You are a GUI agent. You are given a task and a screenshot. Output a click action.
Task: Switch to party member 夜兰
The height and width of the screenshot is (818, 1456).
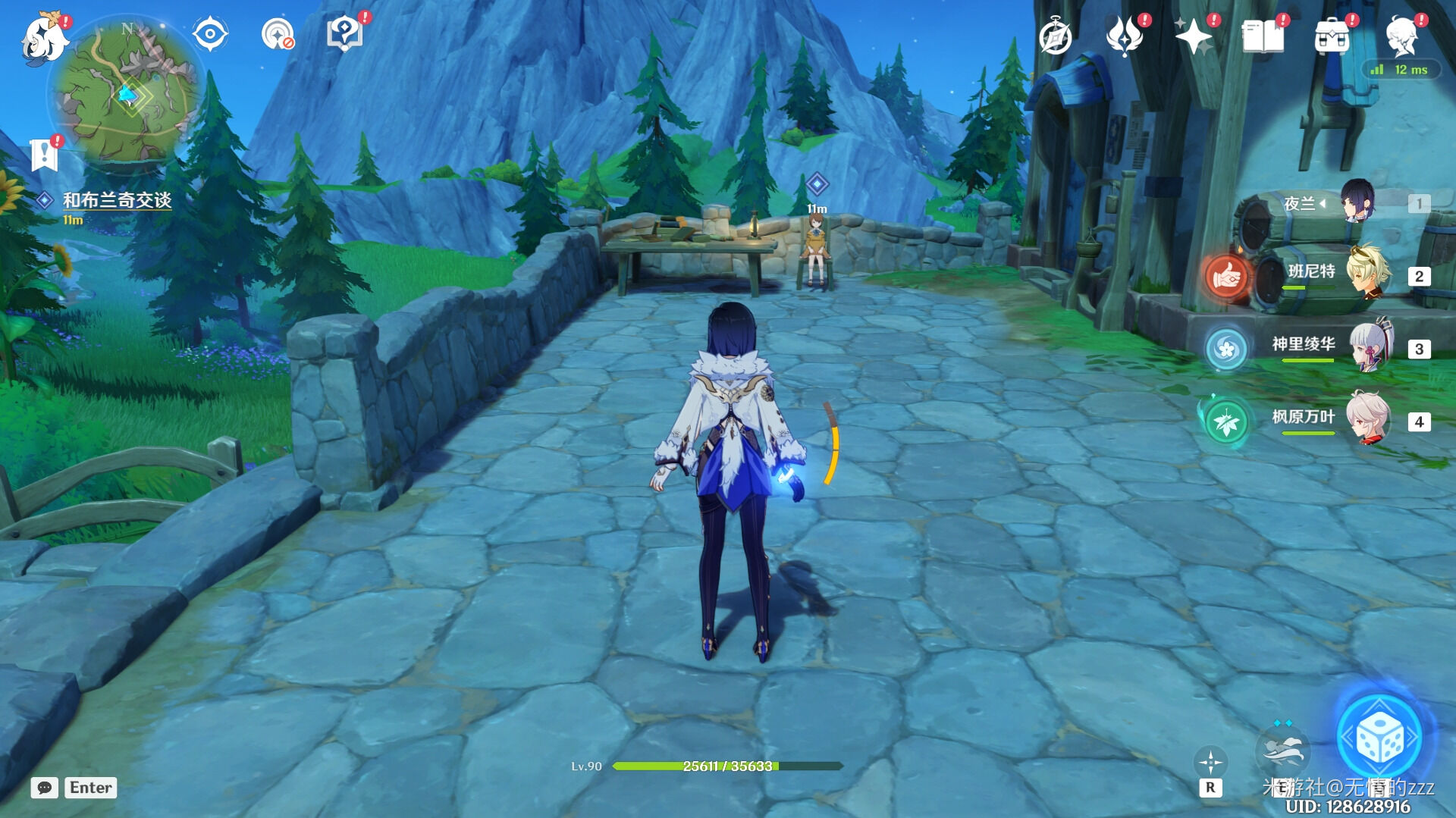1357,202
